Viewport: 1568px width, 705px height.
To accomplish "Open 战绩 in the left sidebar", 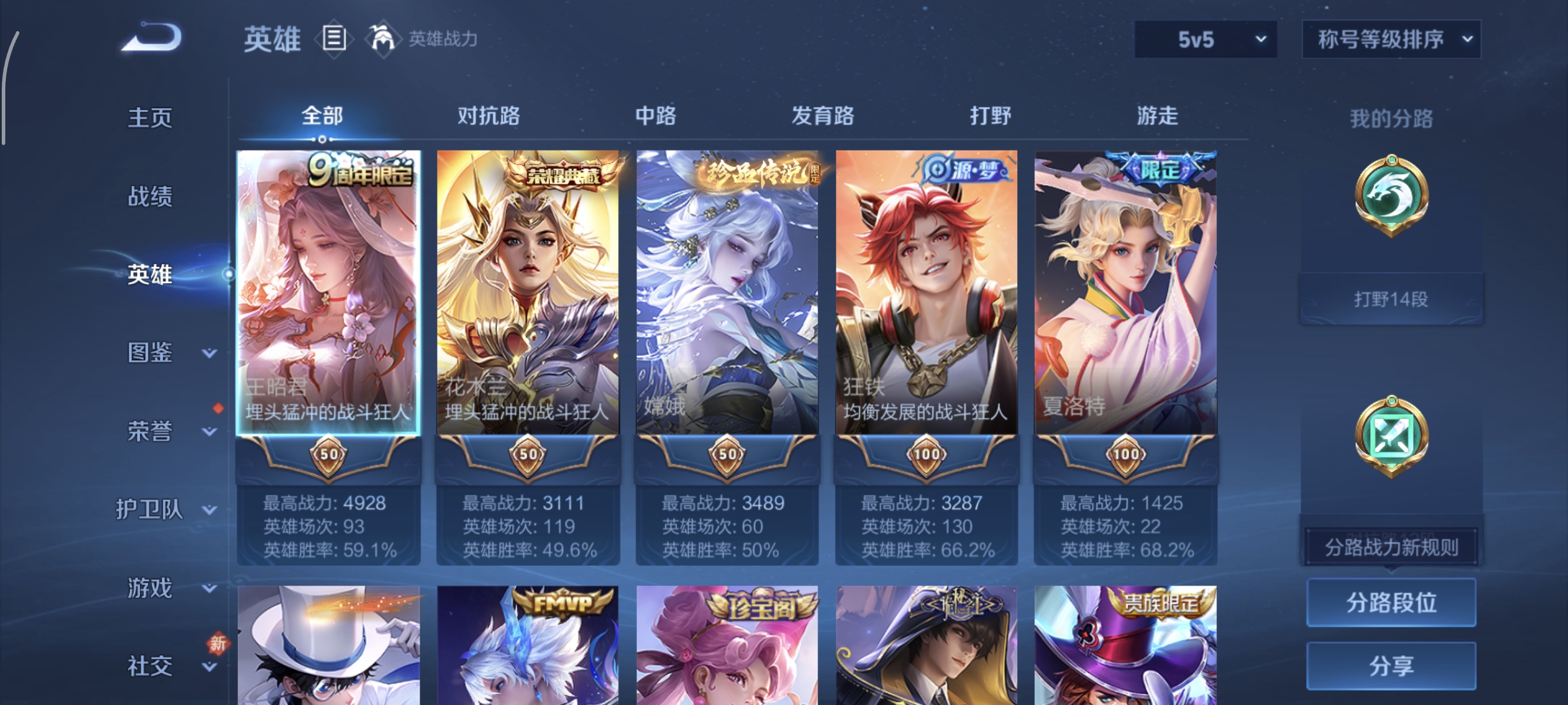I will coord(150,197).
